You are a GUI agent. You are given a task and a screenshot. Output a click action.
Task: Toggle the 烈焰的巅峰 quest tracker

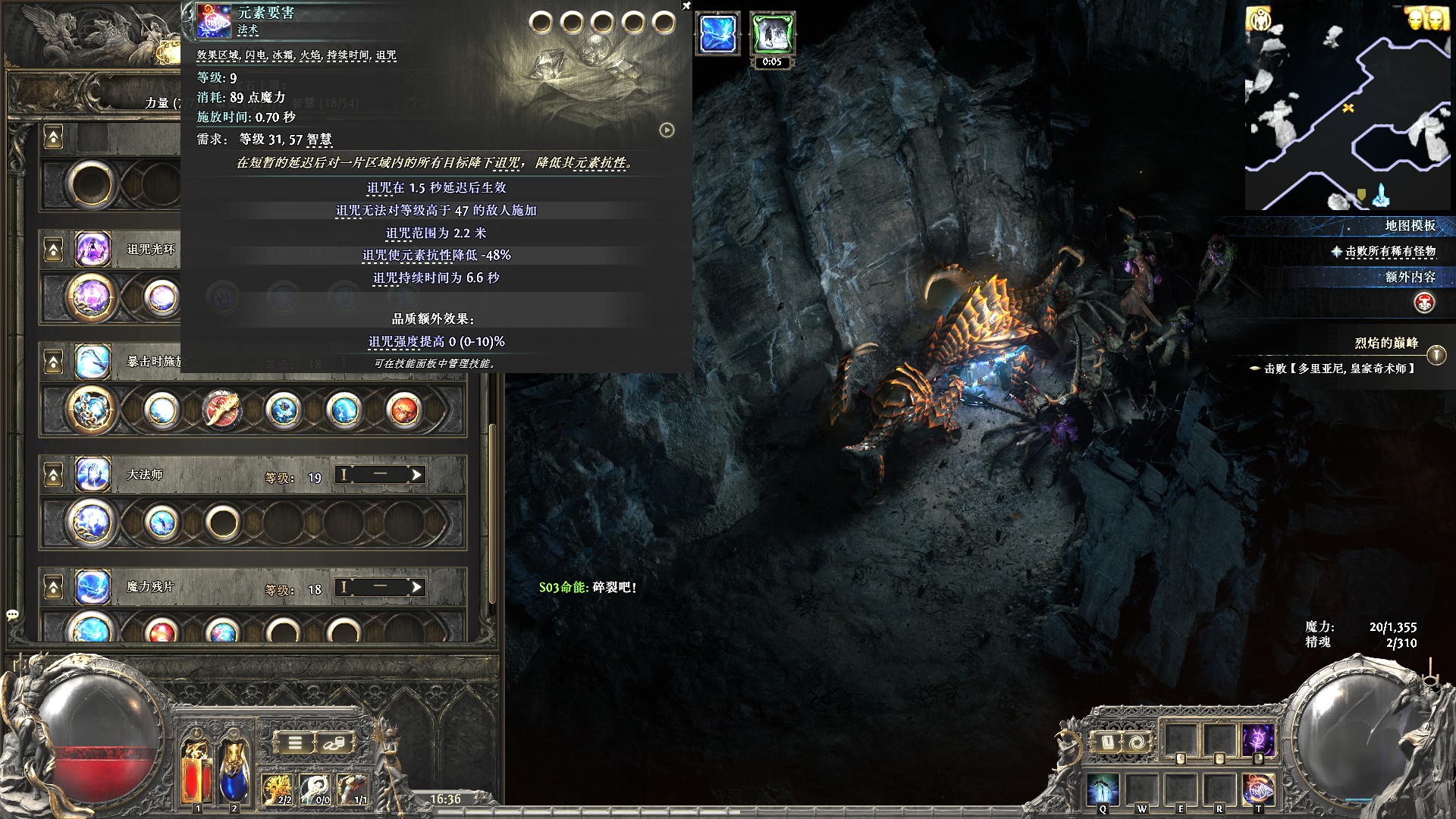(x=1436, y=355)
